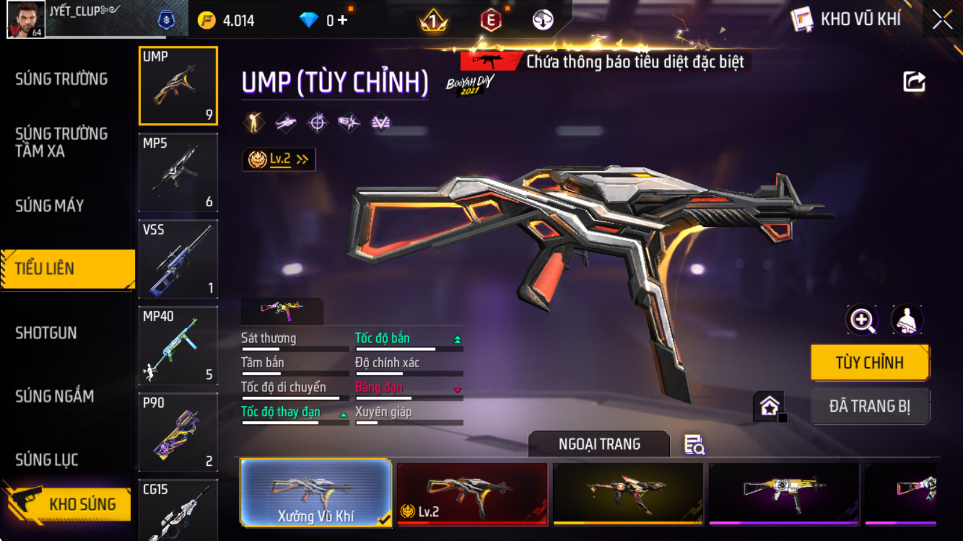Open the Súng Trường category
Viewport: 963px width, 541px height.
[x=61, y=79]
